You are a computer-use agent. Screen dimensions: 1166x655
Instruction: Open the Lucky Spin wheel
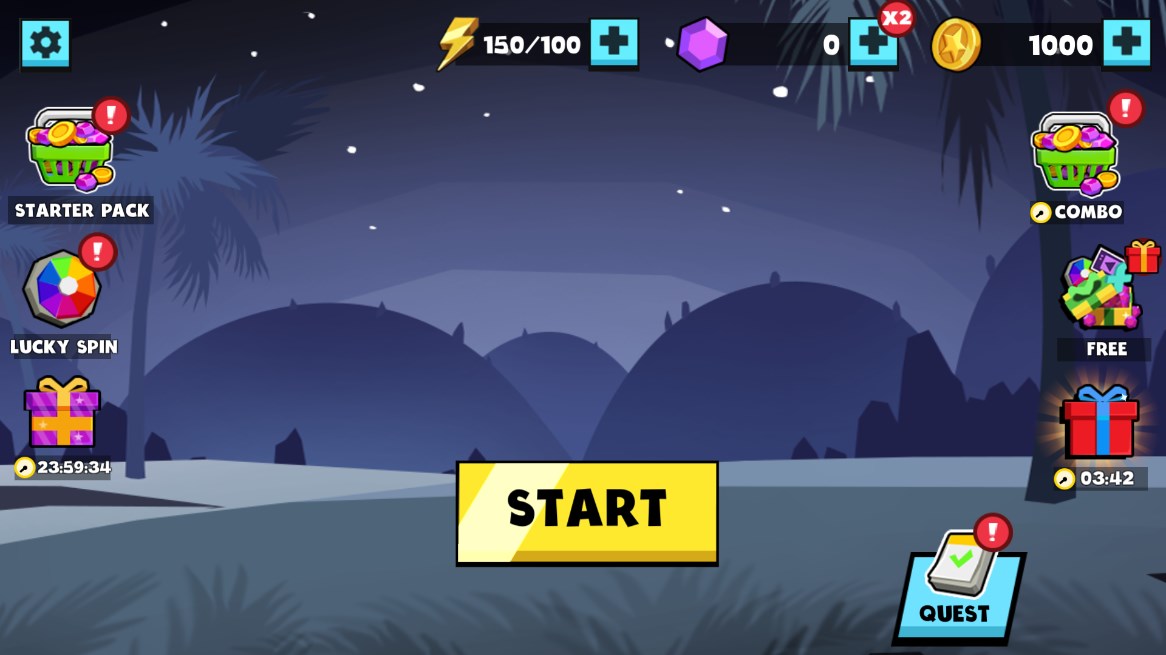(x=62, y=289)
